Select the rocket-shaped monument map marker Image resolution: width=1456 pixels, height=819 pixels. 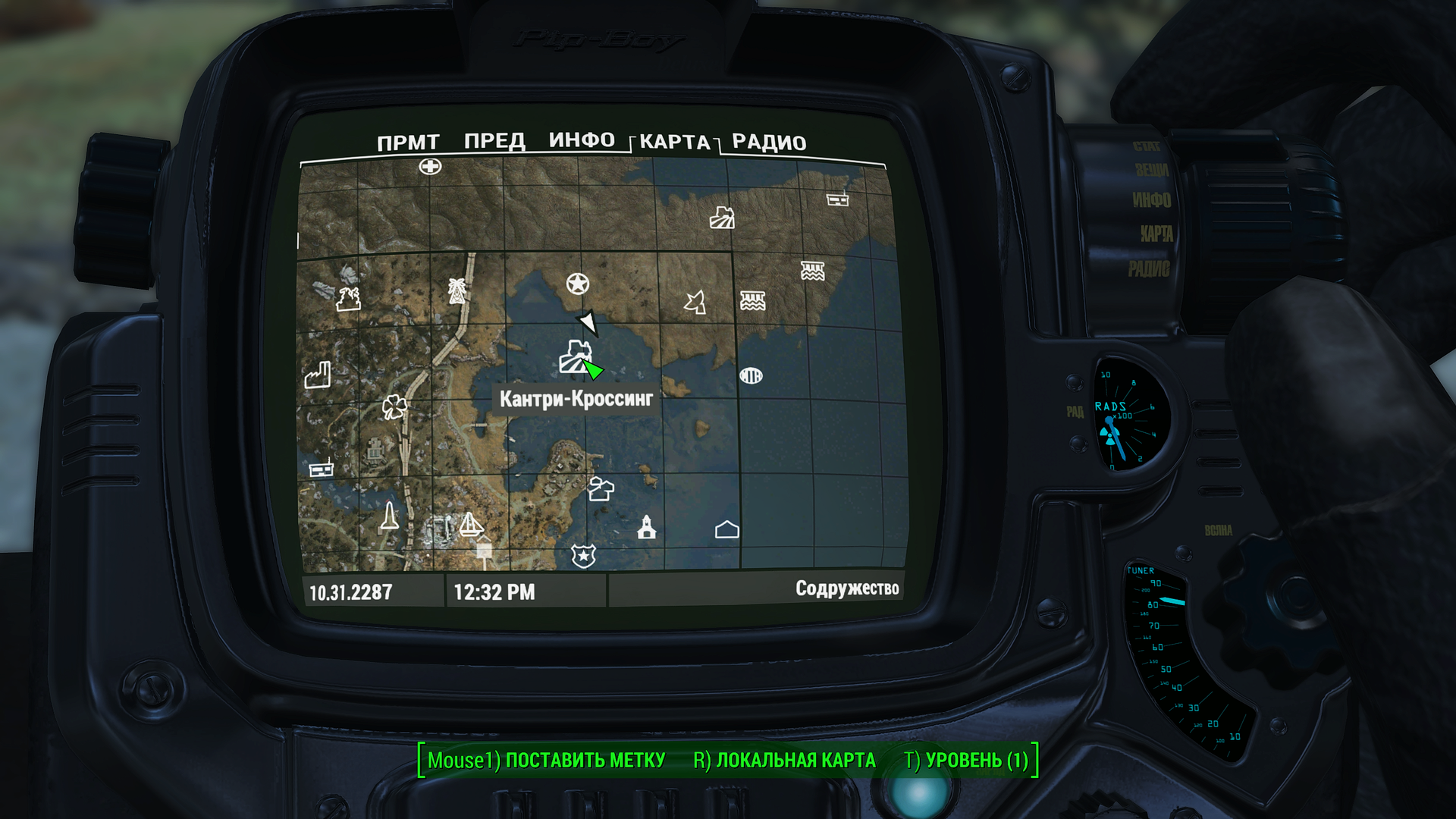point(389,516)
